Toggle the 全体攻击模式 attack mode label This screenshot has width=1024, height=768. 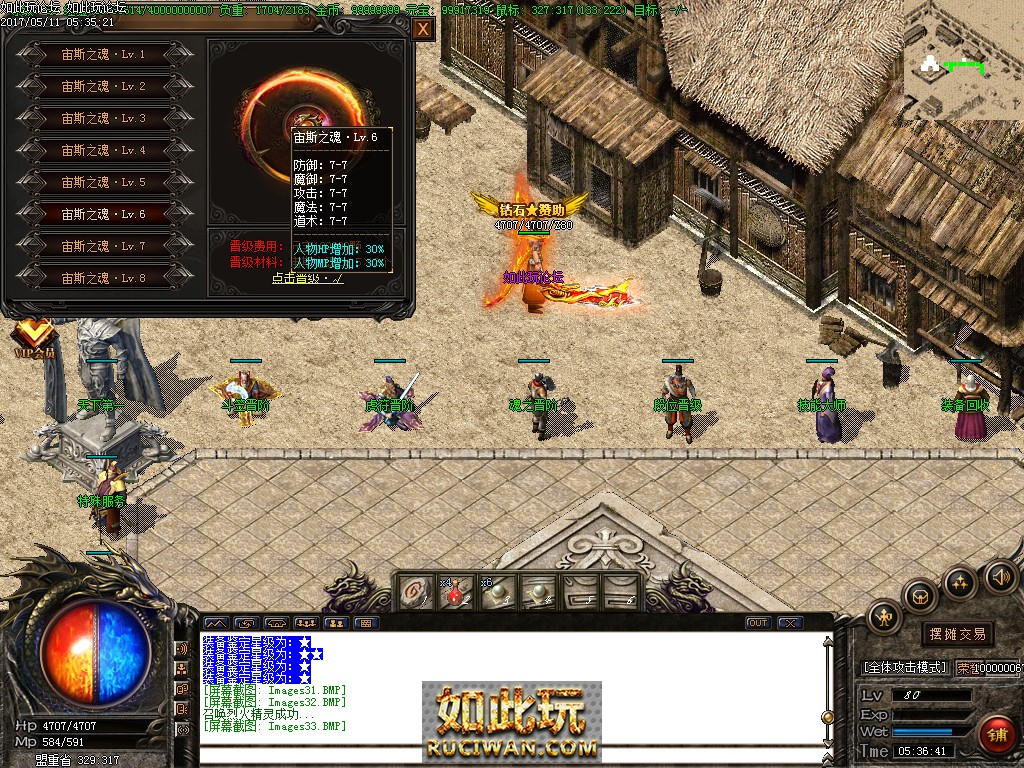click(x=904, y=666)
